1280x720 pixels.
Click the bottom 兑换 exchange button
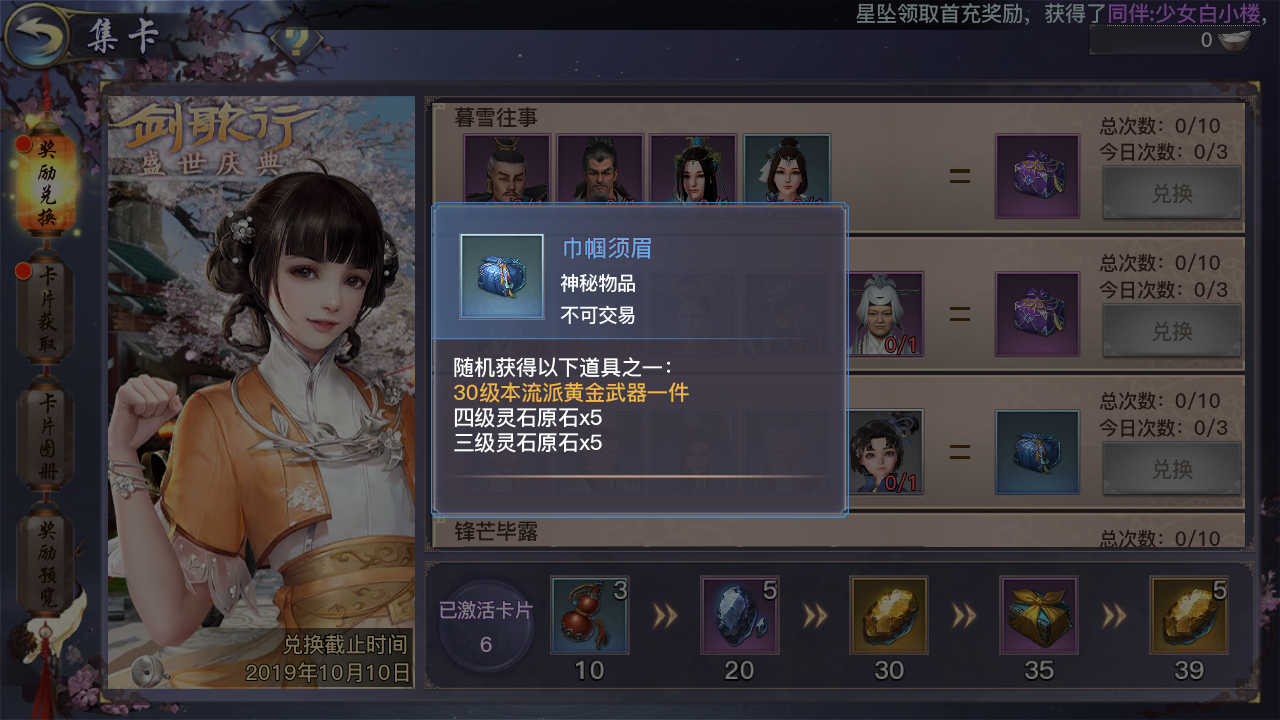click(1171, 468)
